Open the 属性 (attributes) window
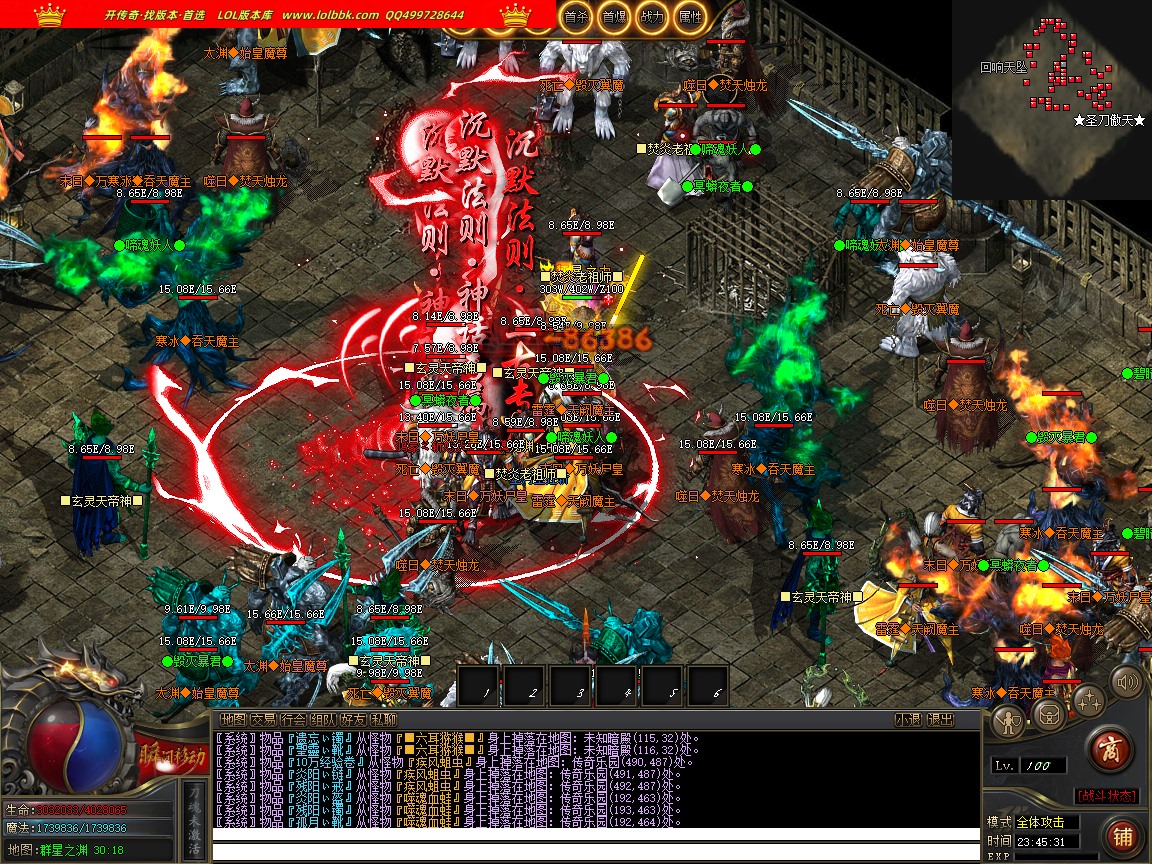This screenshot has height=864, width=1152. coord(689,17)
